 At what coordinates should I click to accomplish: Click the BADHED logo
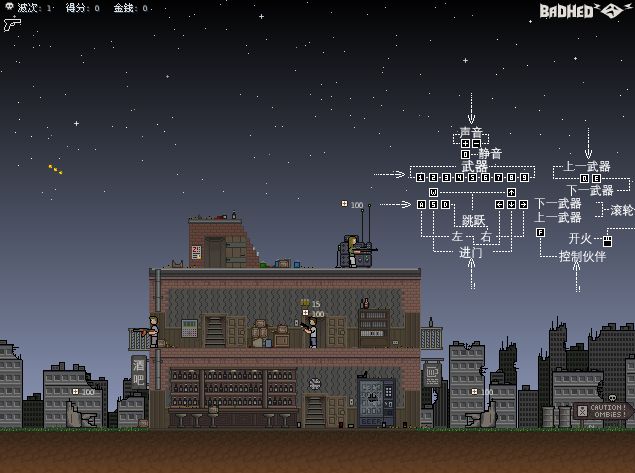tap(581, 11)
